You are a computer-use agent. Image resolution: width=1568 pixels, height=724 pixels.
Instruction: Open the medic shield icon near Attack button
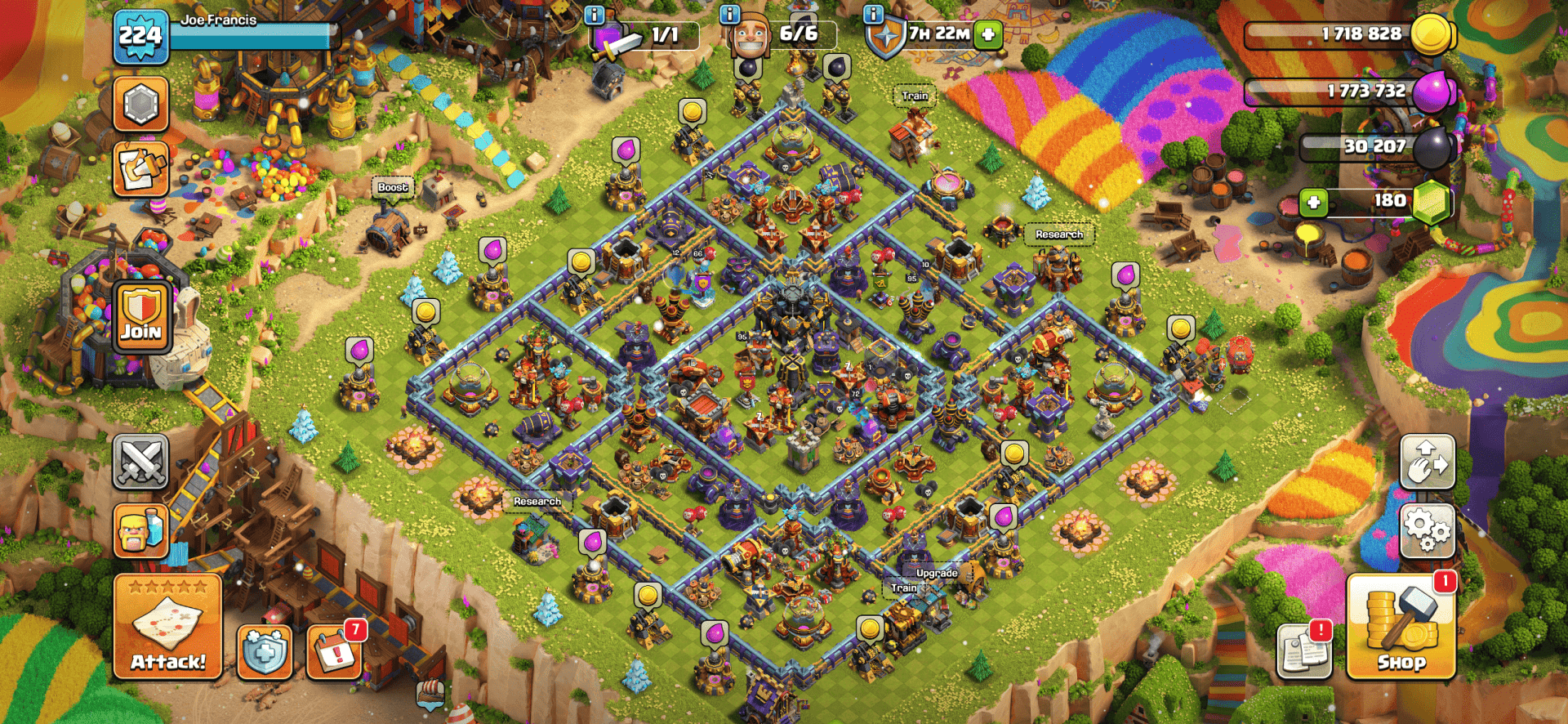tap(264, 654)
